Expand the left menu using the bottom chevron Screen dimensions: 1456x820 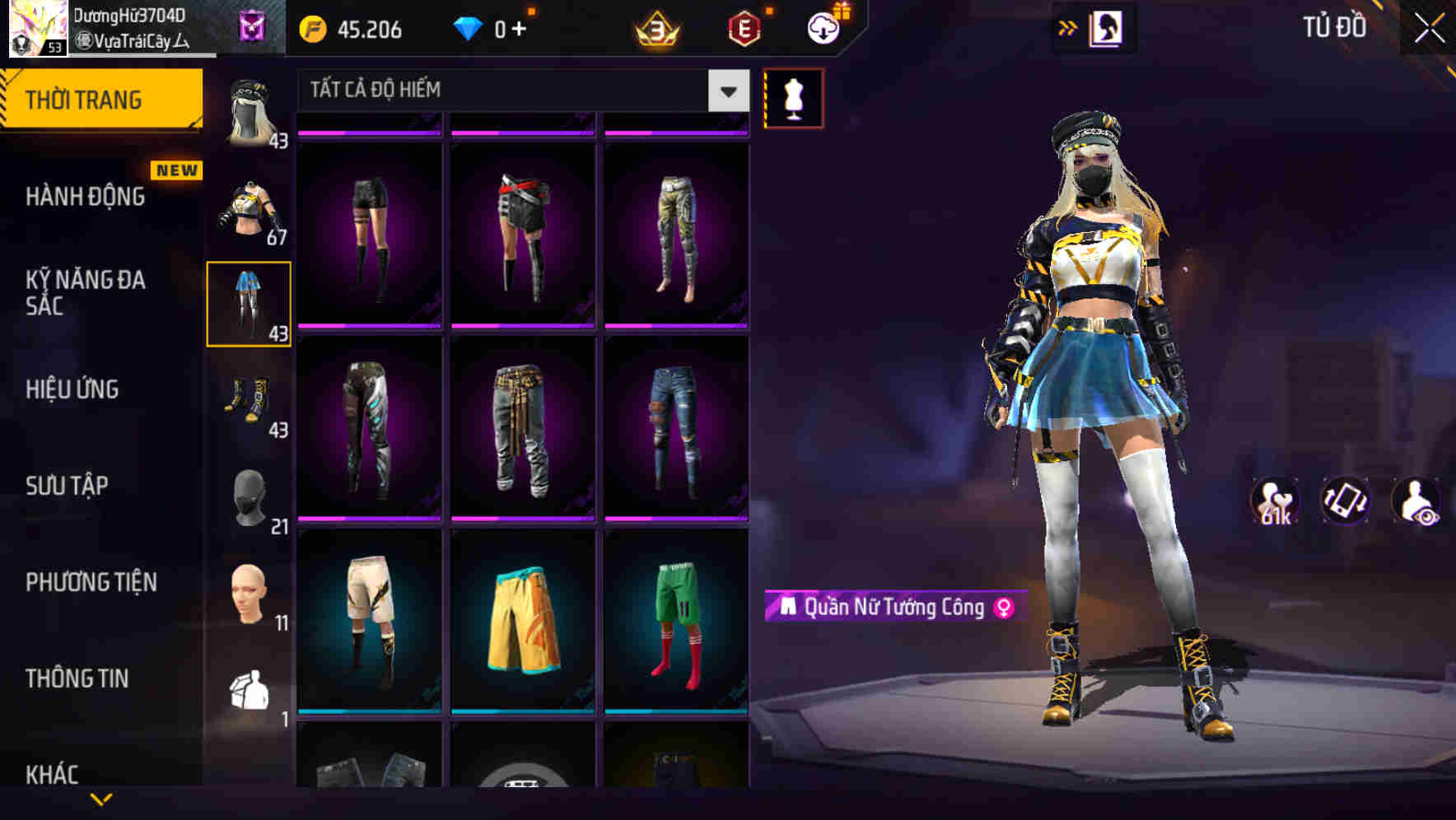coord(101,800)
